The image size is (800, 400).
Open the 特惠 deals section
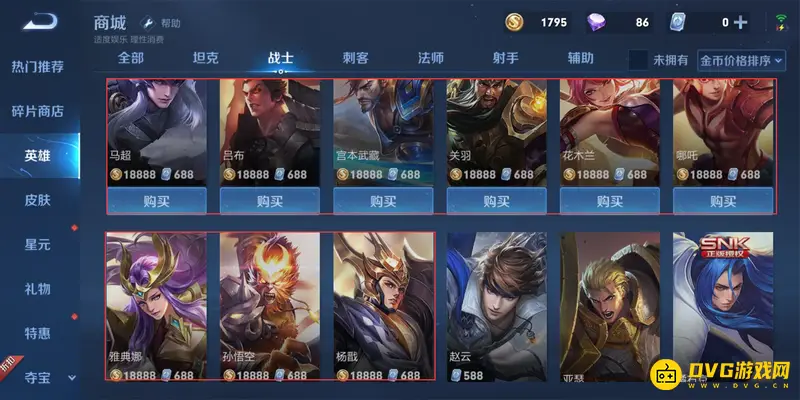coord(38,333)
